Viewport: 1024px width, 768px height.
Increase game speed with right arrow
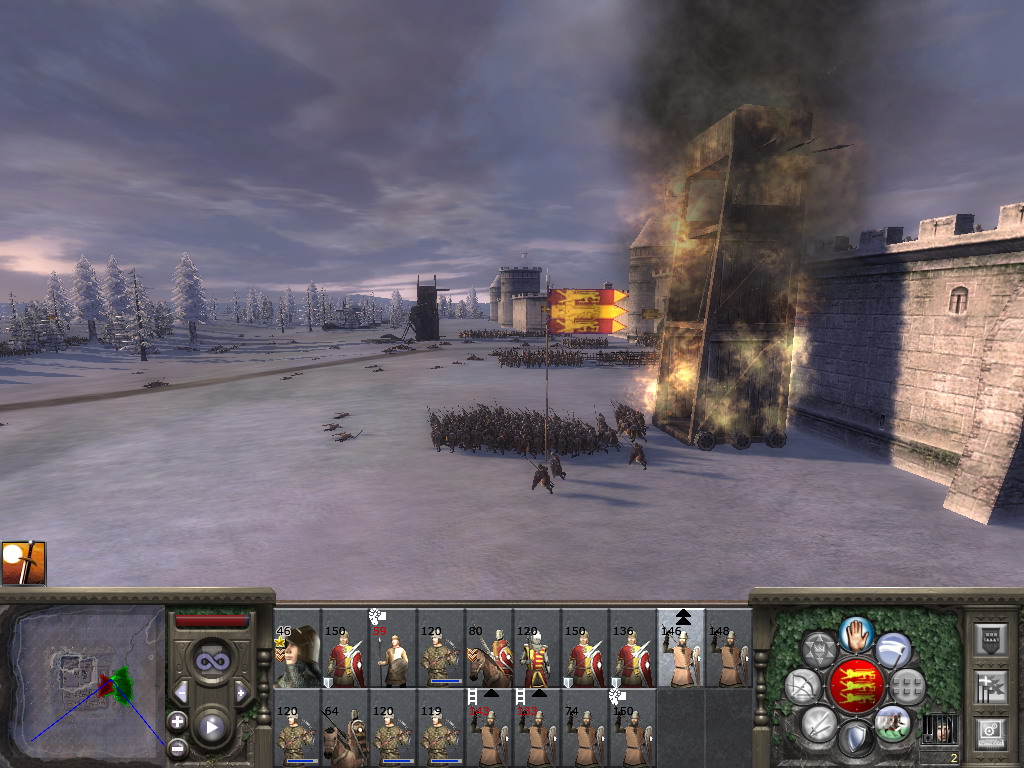coord(241,692)
